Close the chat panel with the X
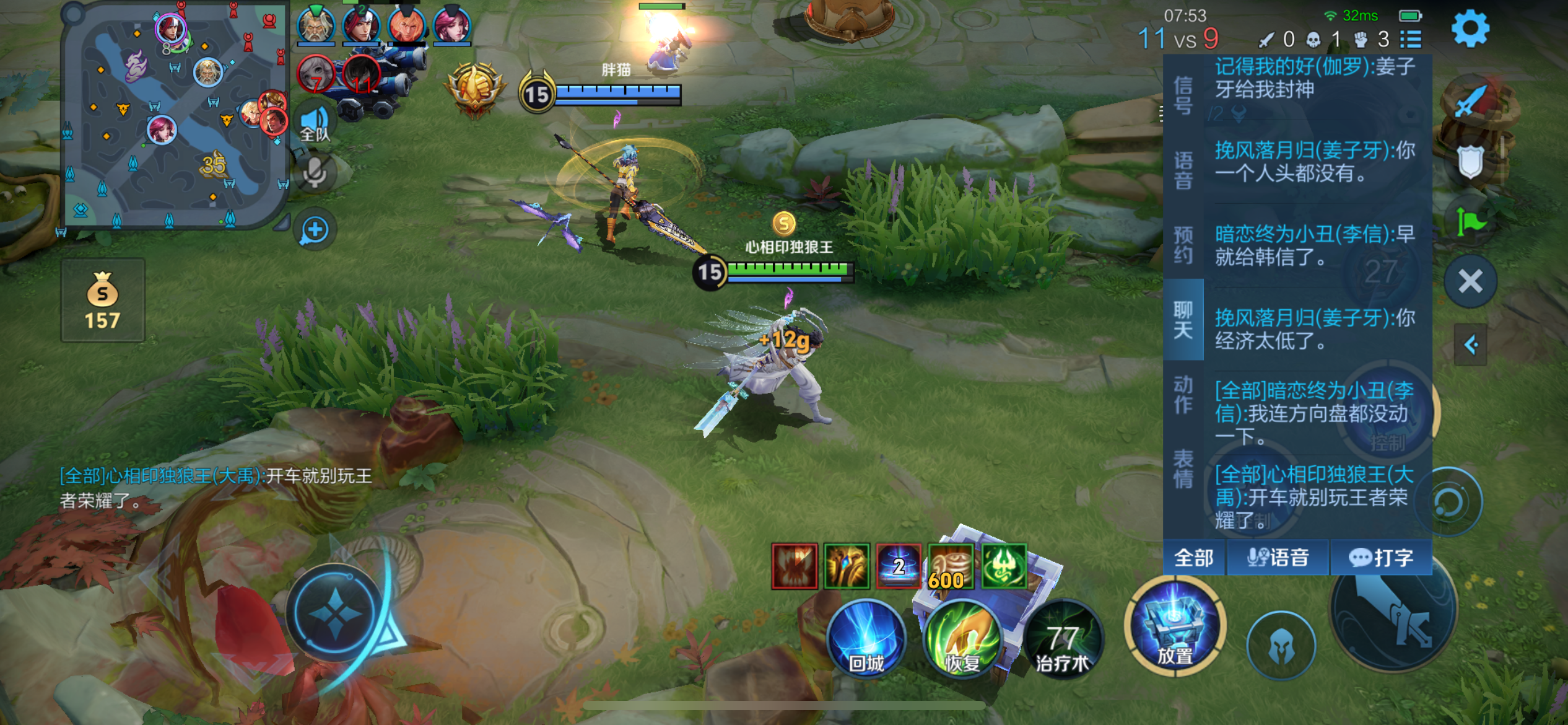 [1470, 281]
